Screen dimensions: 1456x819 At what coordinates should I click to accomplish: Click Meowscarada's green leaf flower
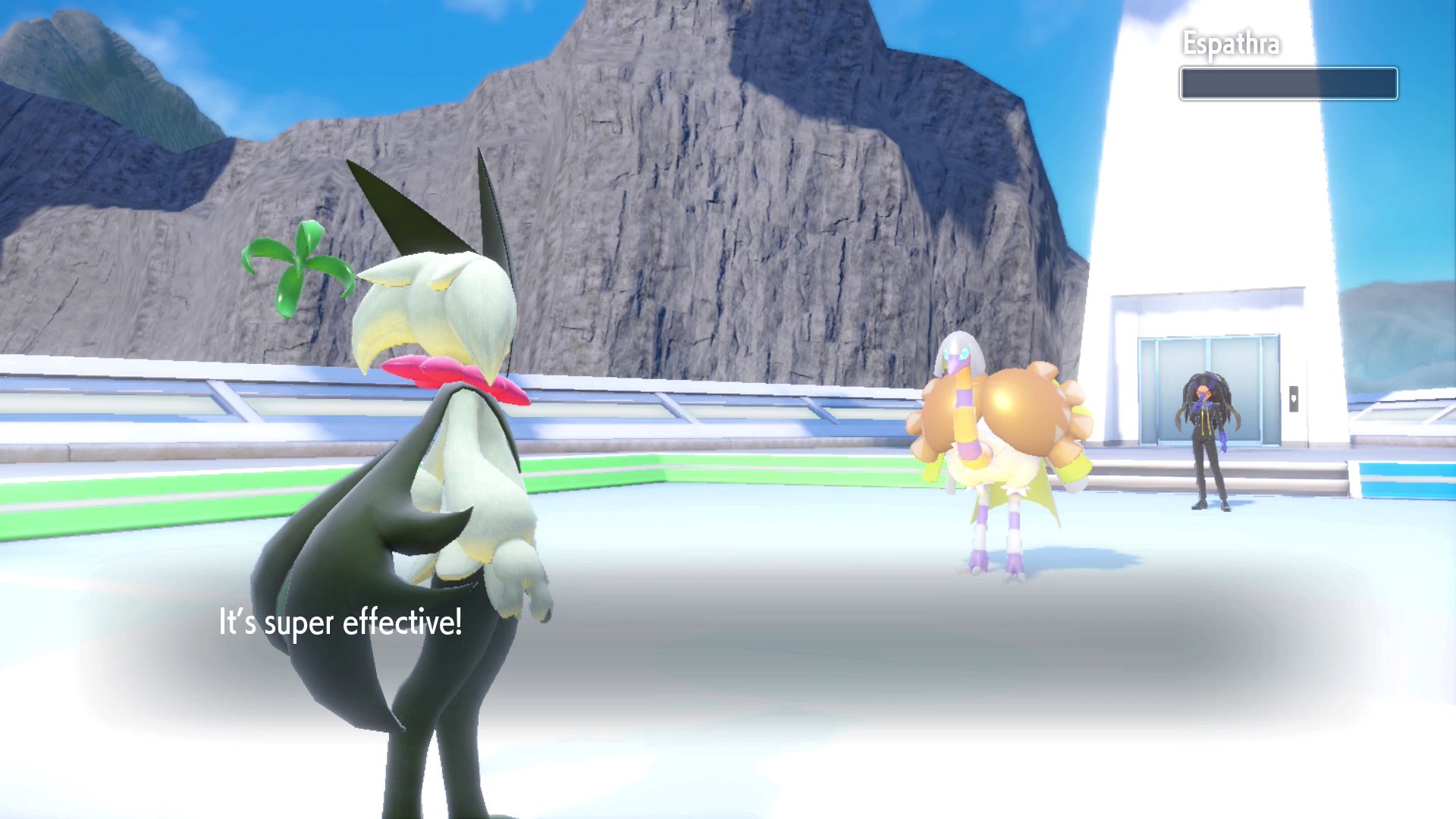click(301, 261)
